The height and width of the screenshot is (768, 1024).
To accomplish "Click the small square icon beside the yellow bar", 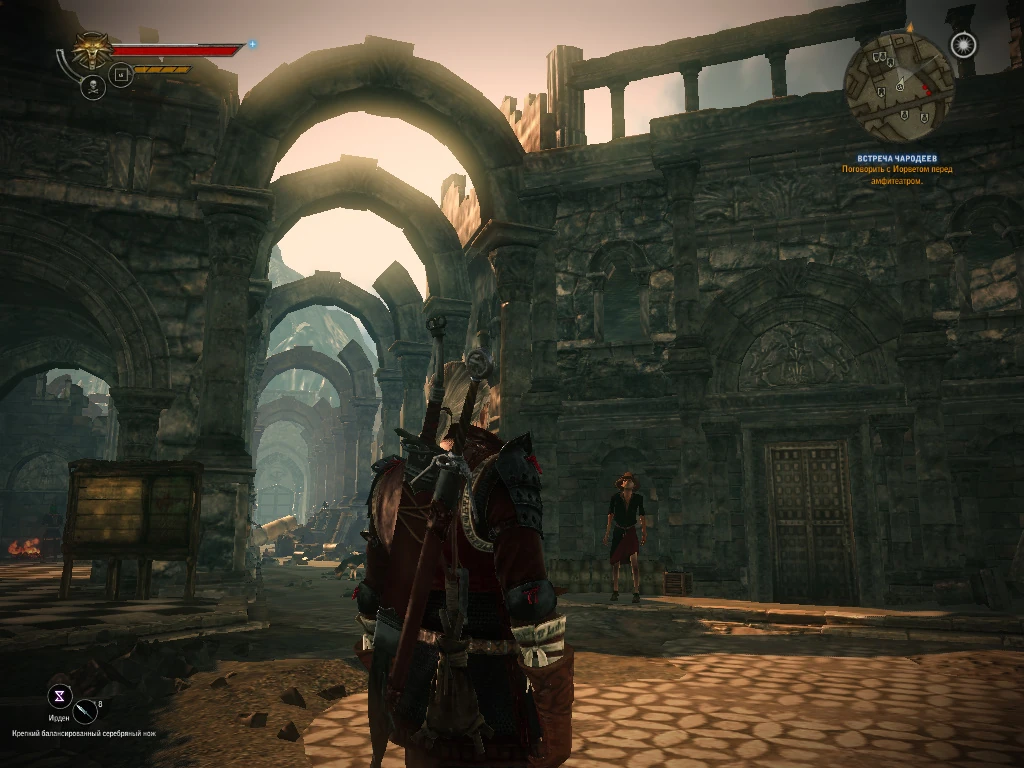I will point(121,74).
